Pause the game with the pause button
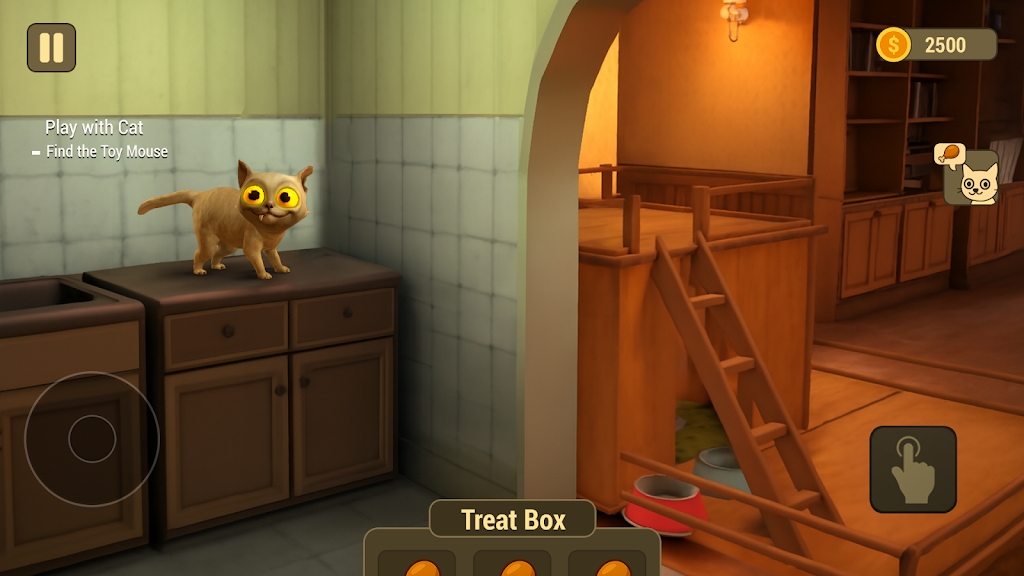Viewport: 1024px width, 576px height. click(51, 47)
